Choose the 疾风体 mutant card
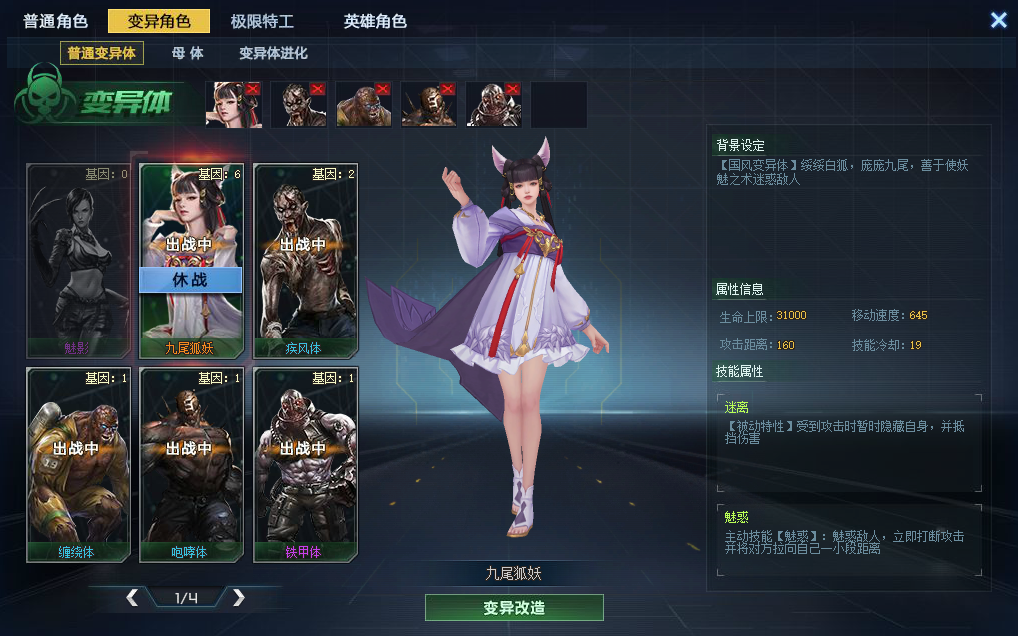 tap(304, 260)
